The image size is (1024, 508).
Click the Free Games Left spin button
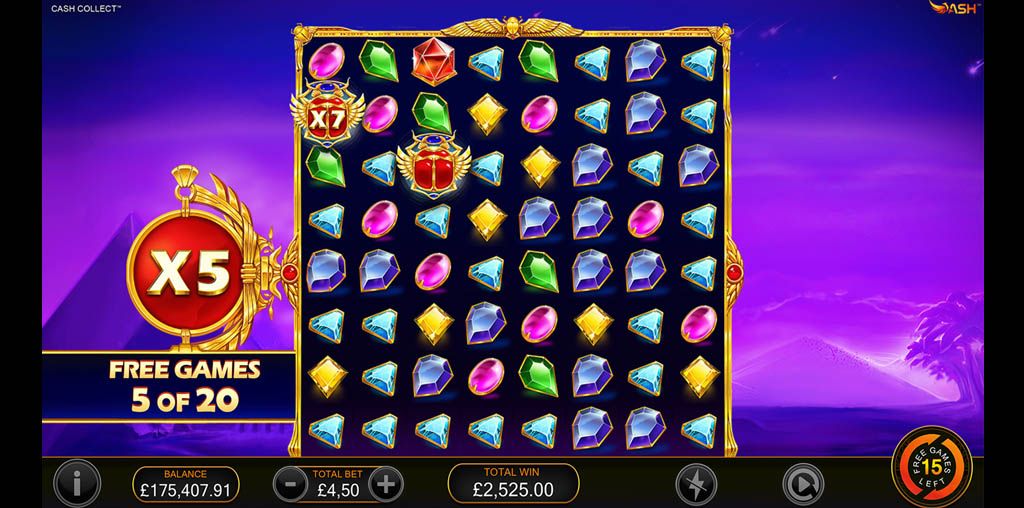click(932, 466)
